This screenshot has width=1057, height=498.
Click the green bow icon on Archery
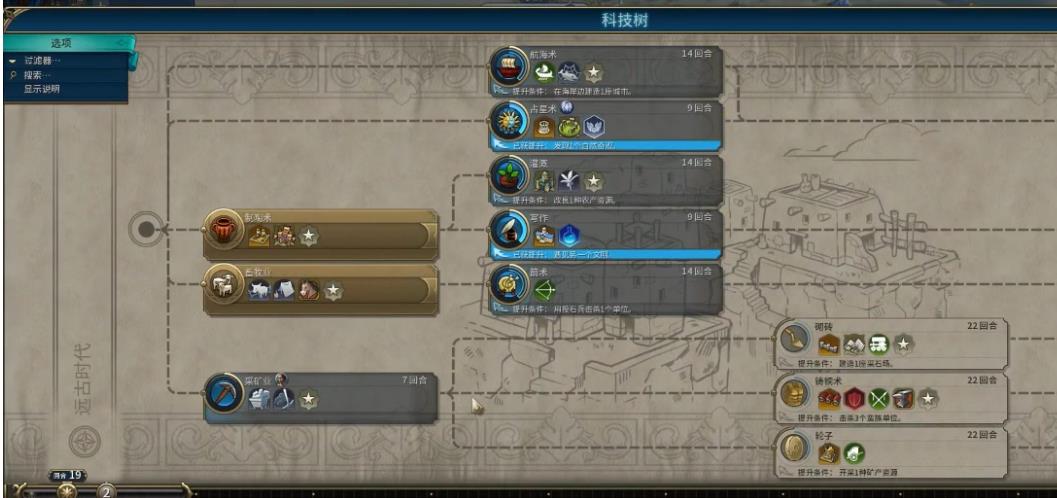pyautogui.click(x=545, y=291)
